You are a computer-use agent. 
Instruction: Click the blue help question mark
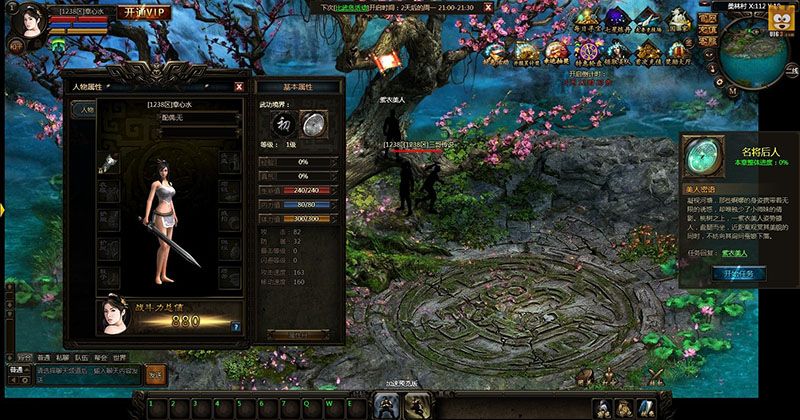(x=235, y=326)
